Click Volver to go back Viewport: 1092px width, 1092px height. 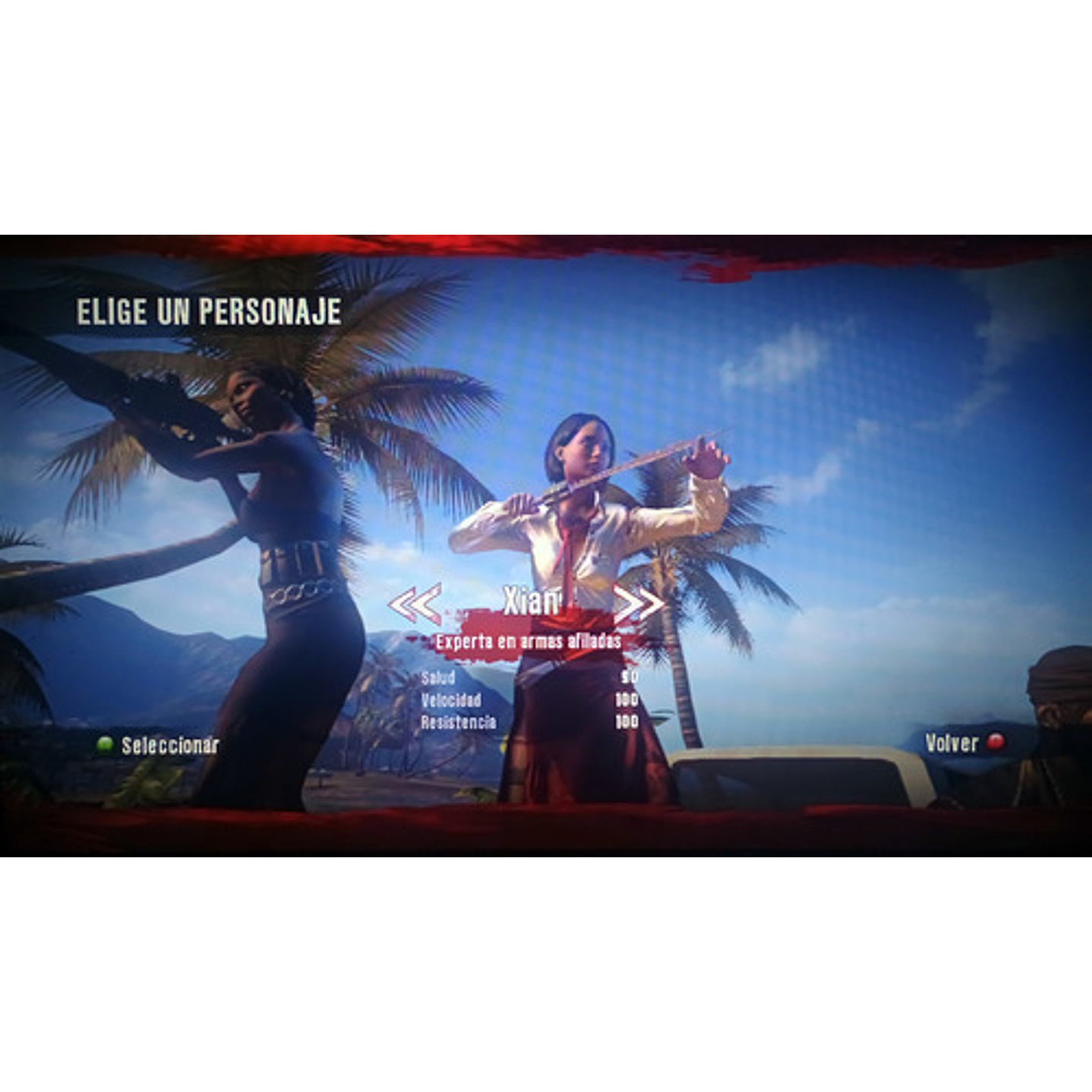(951, 745)
